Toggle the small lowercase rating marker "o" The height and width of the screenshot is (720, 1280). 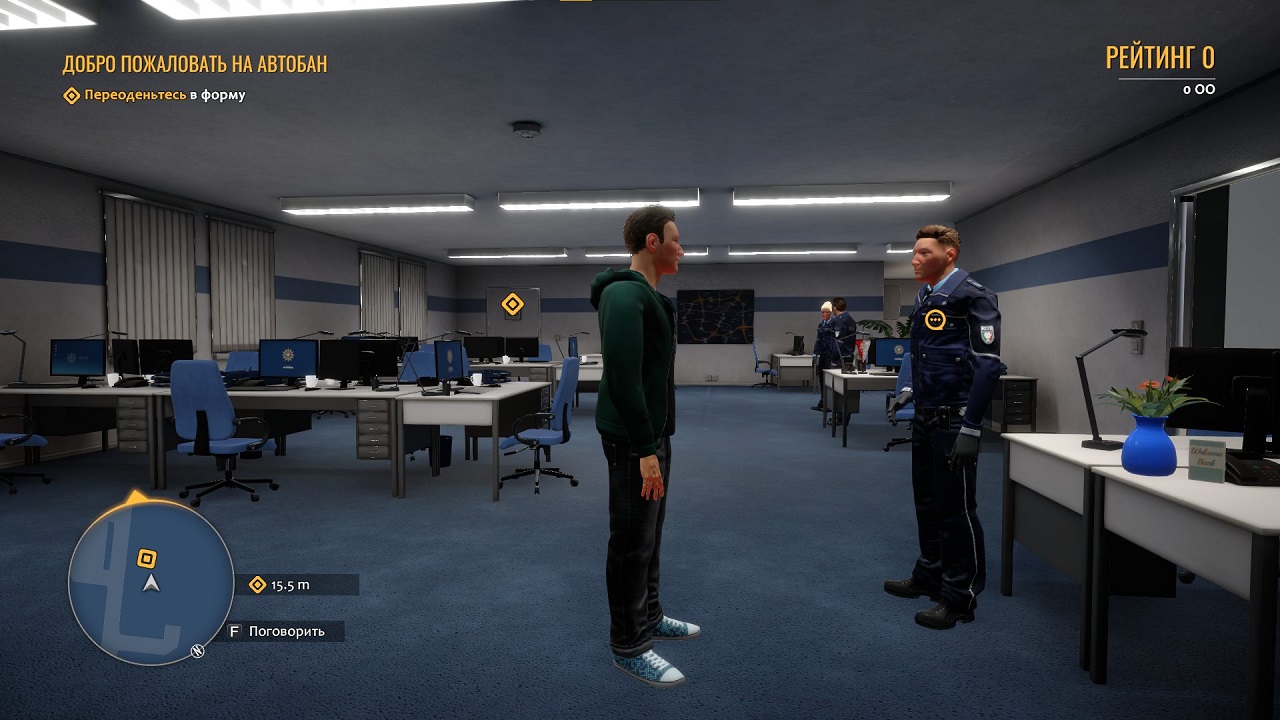(x=1187, y=89)
